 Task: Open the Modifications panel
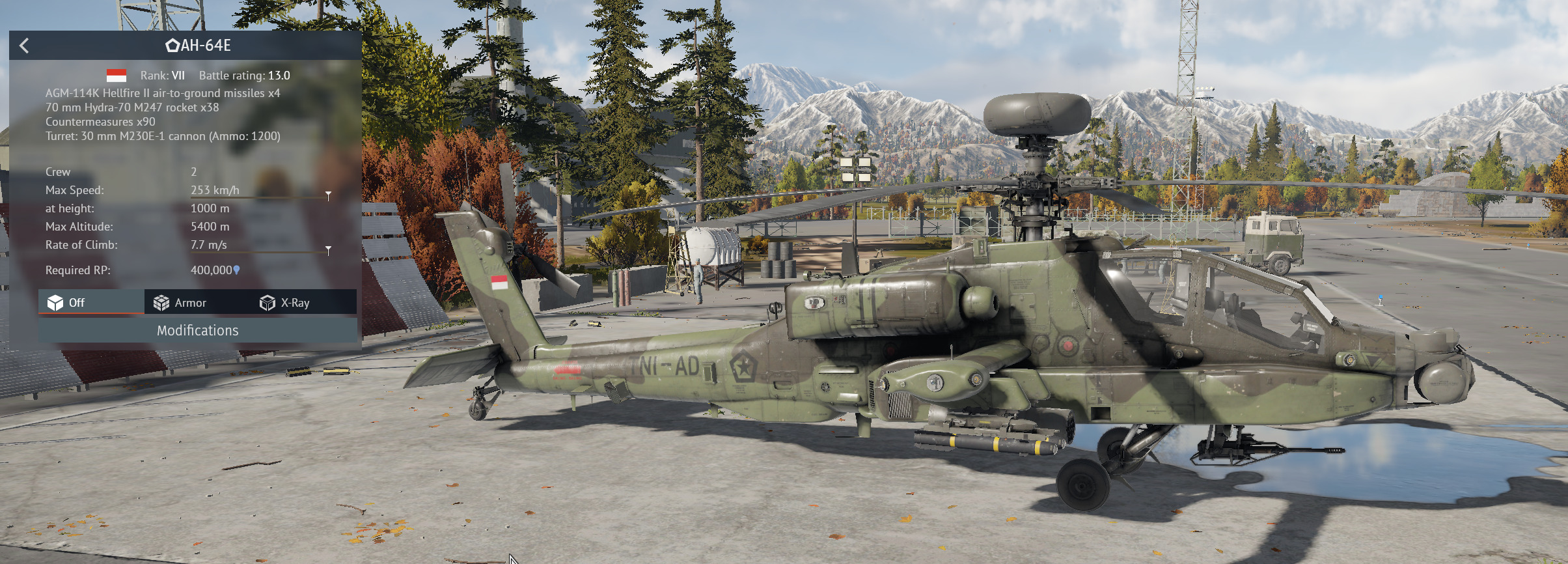point(197,330)
